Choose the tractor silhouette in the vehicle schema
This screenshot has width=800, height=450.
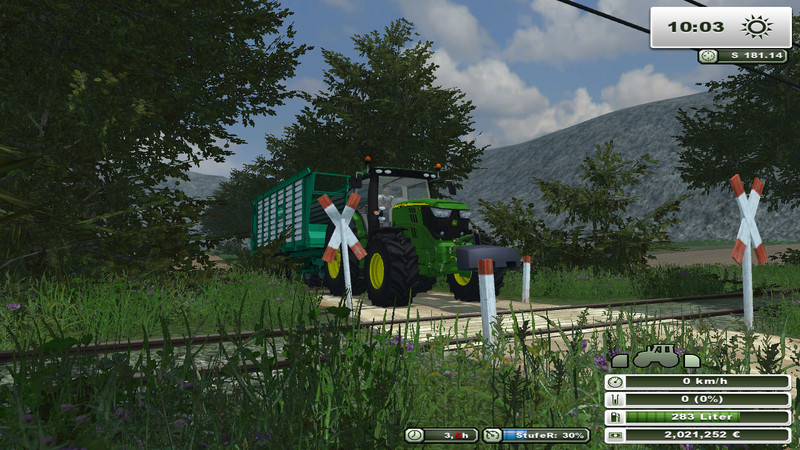point(657,359)
